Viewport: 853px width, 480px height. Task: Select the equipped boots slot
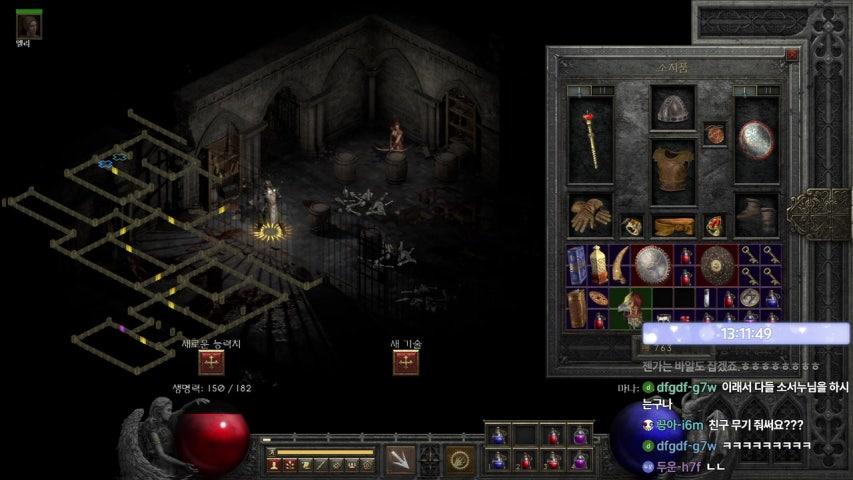755,214
